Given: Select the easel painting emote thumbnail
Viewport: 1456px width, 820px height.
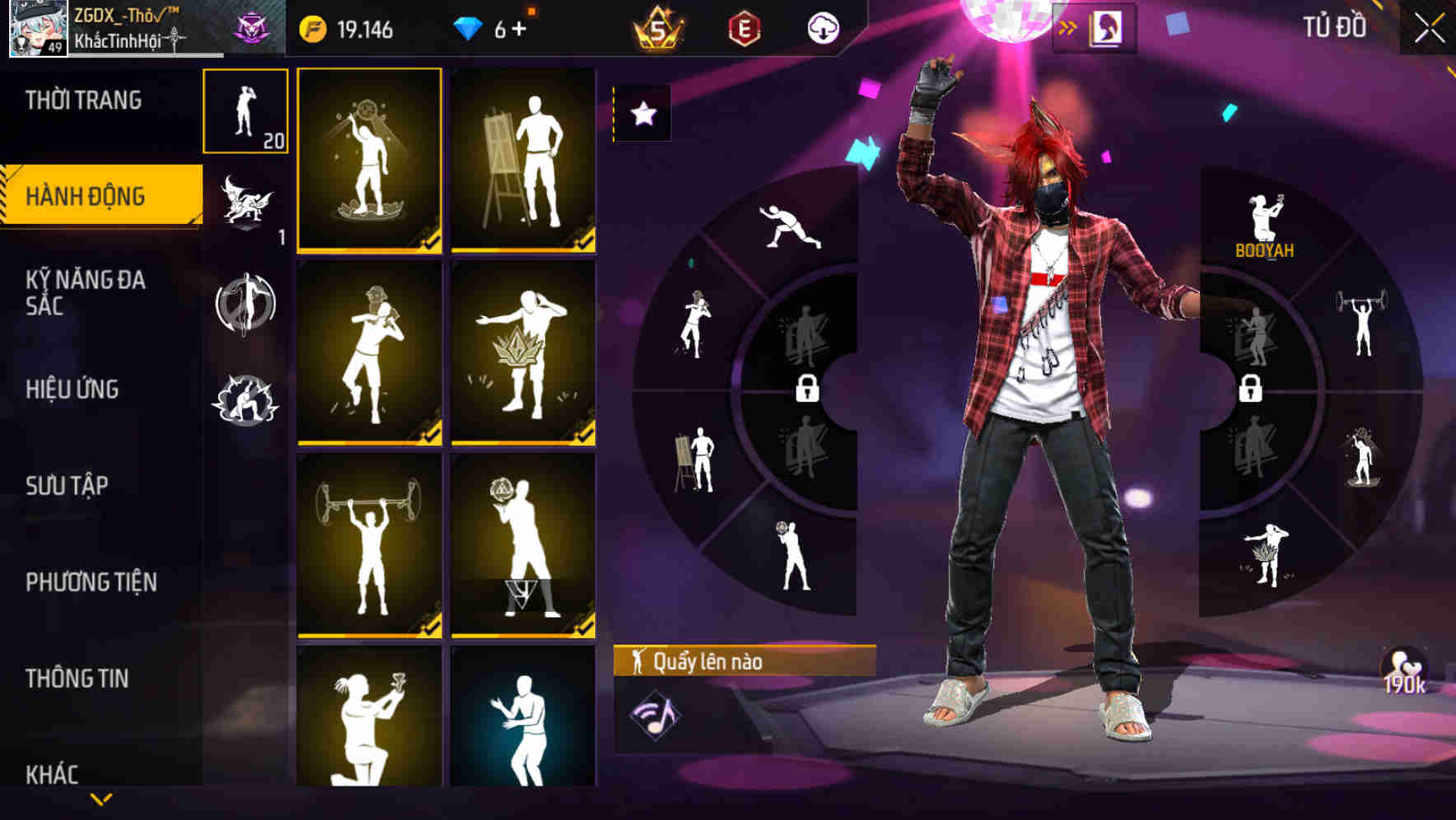Looking at the screenshot, I should (524, 161).
